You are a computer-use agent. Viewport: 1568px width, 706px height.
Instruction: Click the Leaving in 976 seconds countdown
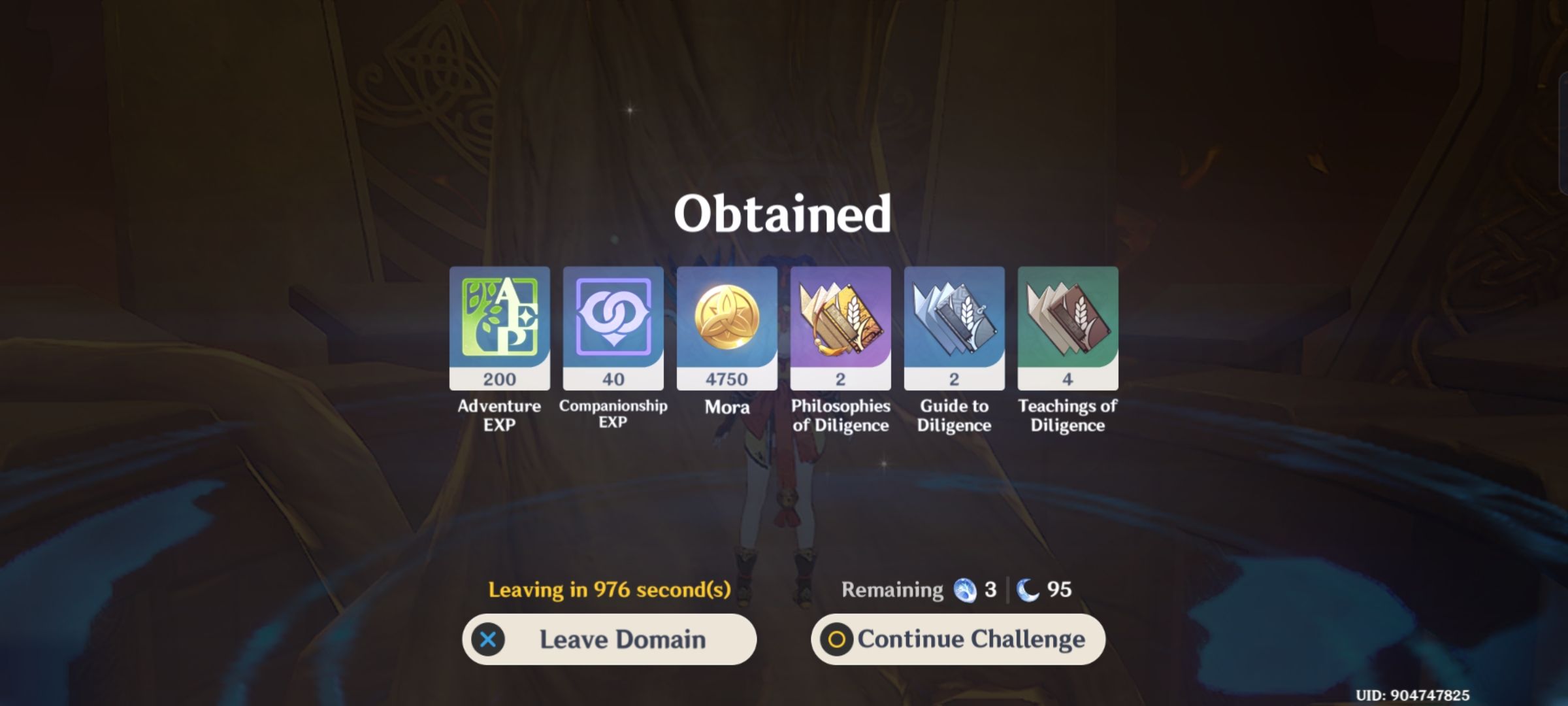610,589
